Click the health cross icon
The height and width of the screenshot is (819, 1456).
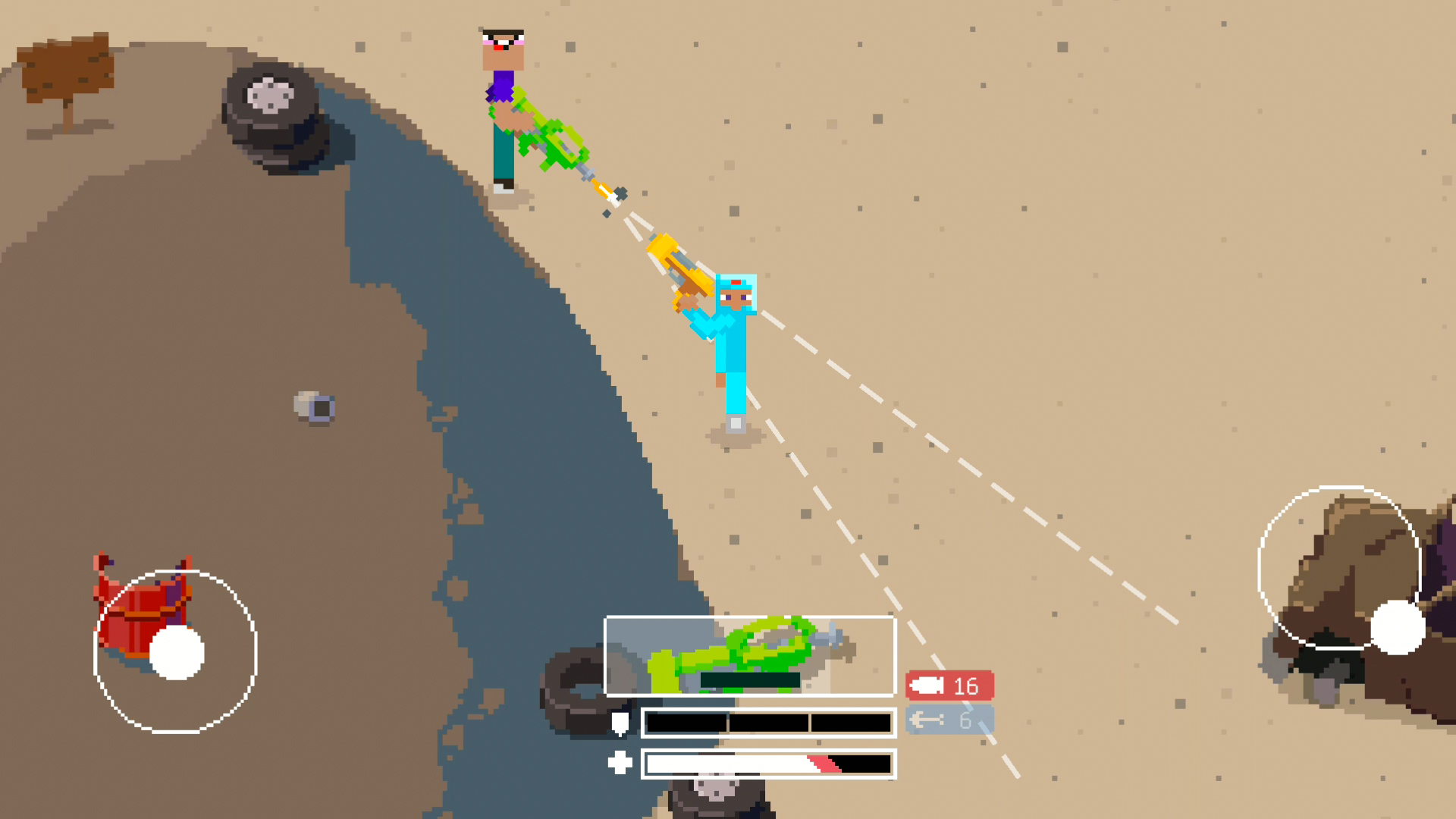coord(622,764)
